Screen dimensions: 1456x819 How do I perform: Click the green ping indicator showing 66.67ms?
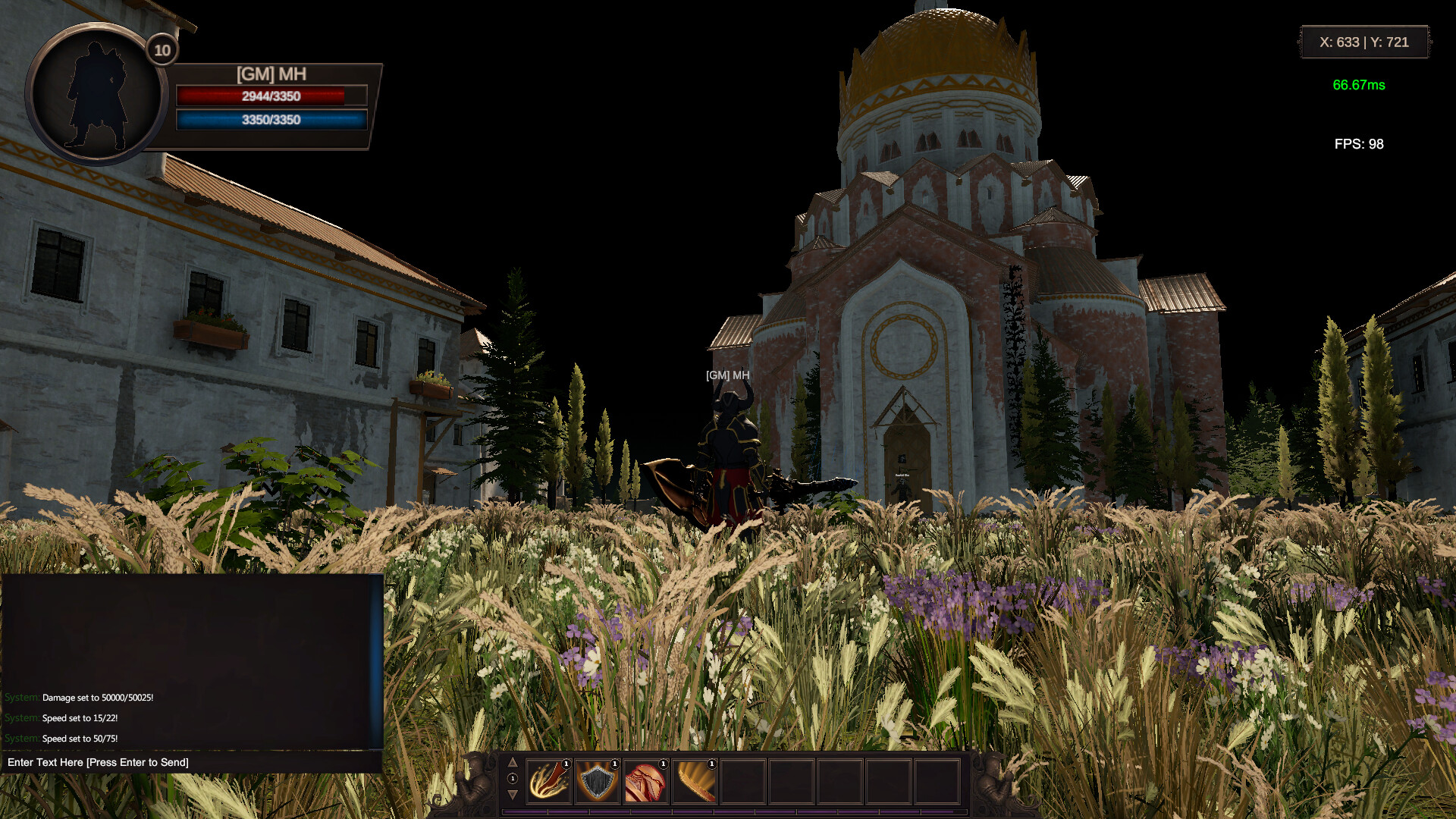1359,86
